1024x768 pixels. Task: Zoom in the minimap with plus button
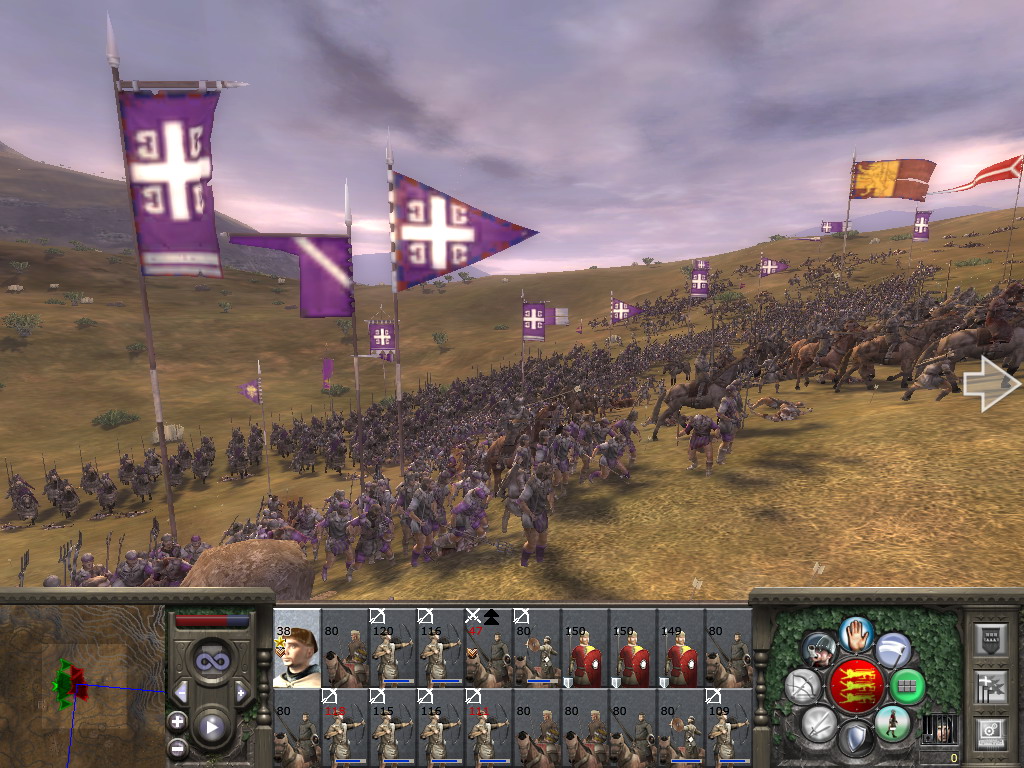click(177, 721)
